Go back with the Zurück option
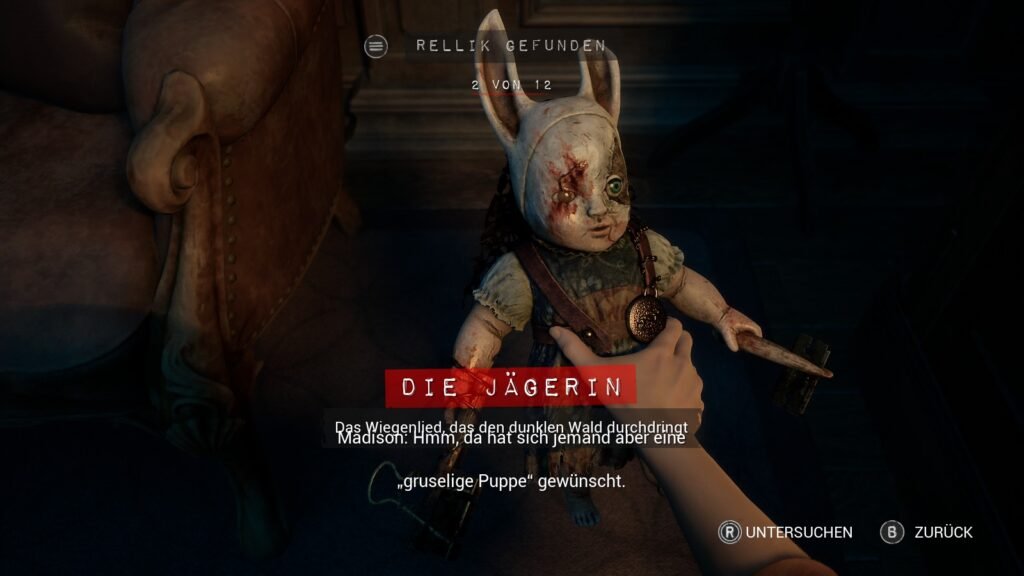This screenshot has width=1024, height=576. coord(926,532)
